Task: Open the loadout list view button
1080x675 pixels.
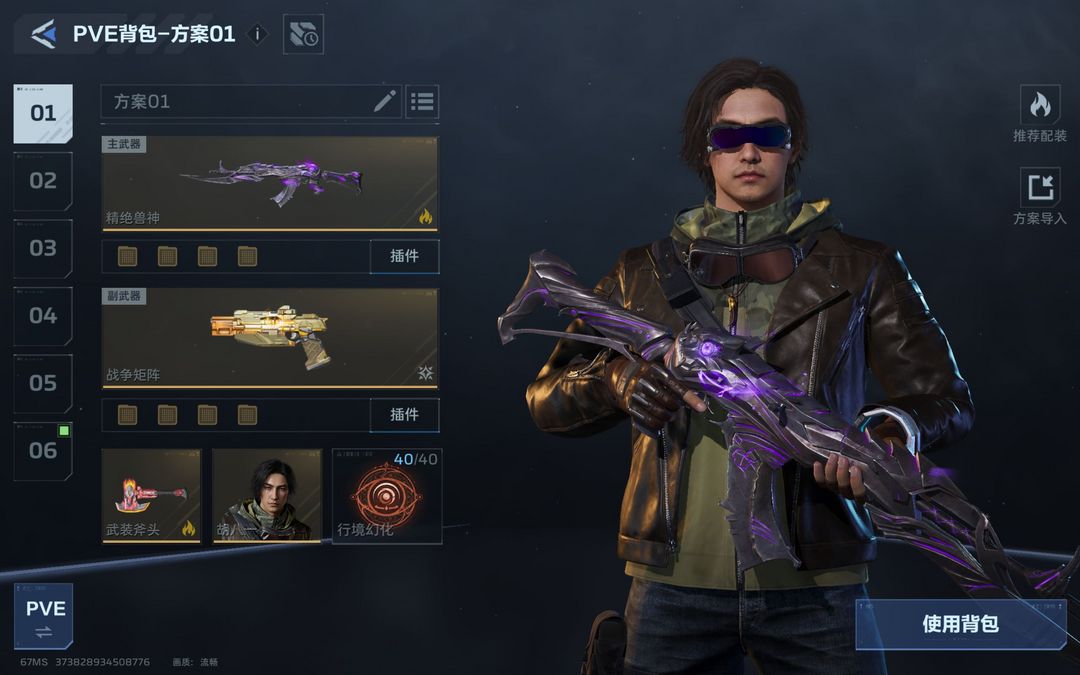Action: [422, 101]
